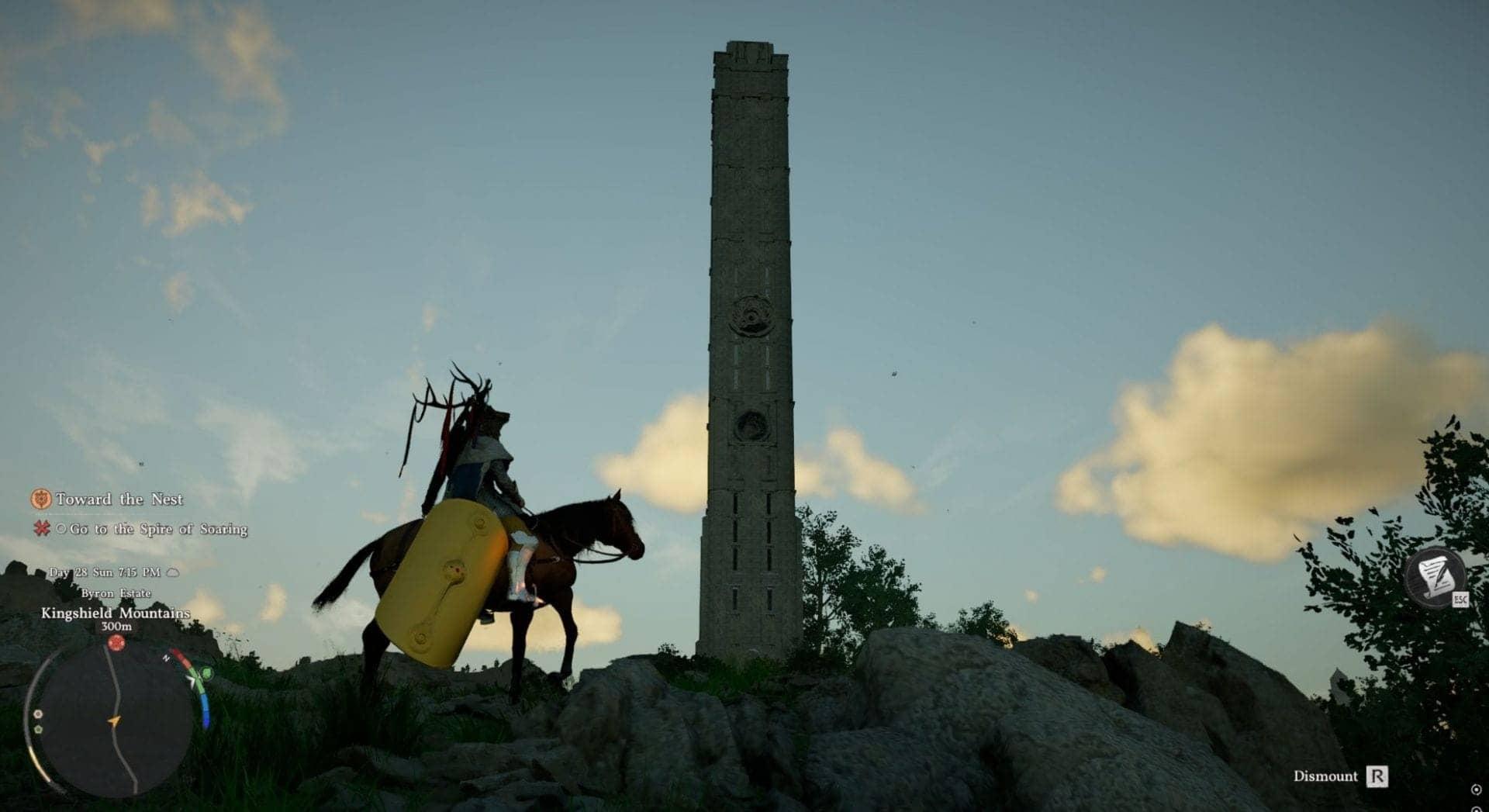The image size is (1489, 812).
Task: Click the ESC key hint beside the journal icon
Action: tap(1460, 599)
